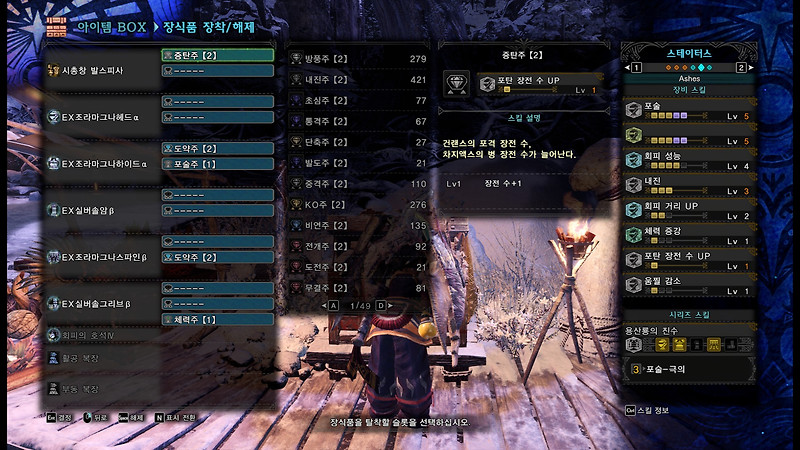Select the EX실버솔그리브β leg armor row
The image size is (800, 450).
pos(100,303)
